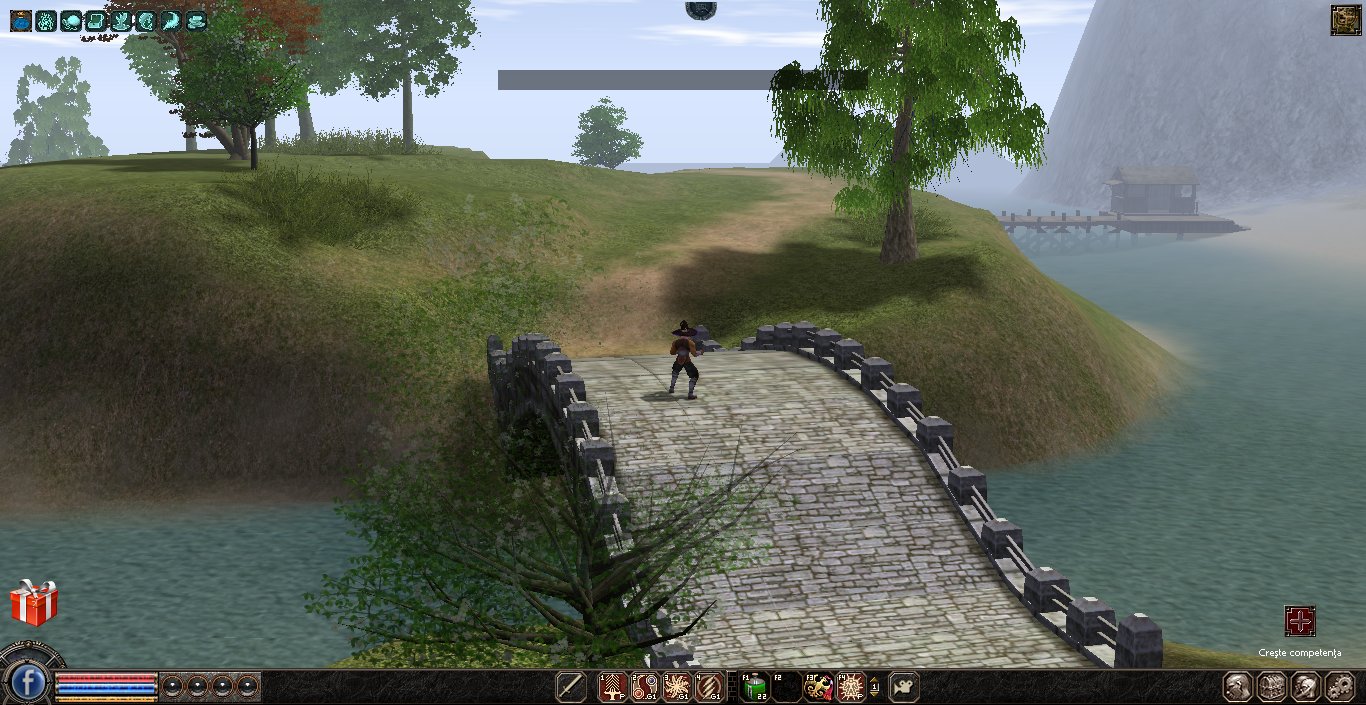The height and width of the screenshot is (705, 1366).
Task: Trigger the starburst skill in slot 3
Action: pos(677,687)
